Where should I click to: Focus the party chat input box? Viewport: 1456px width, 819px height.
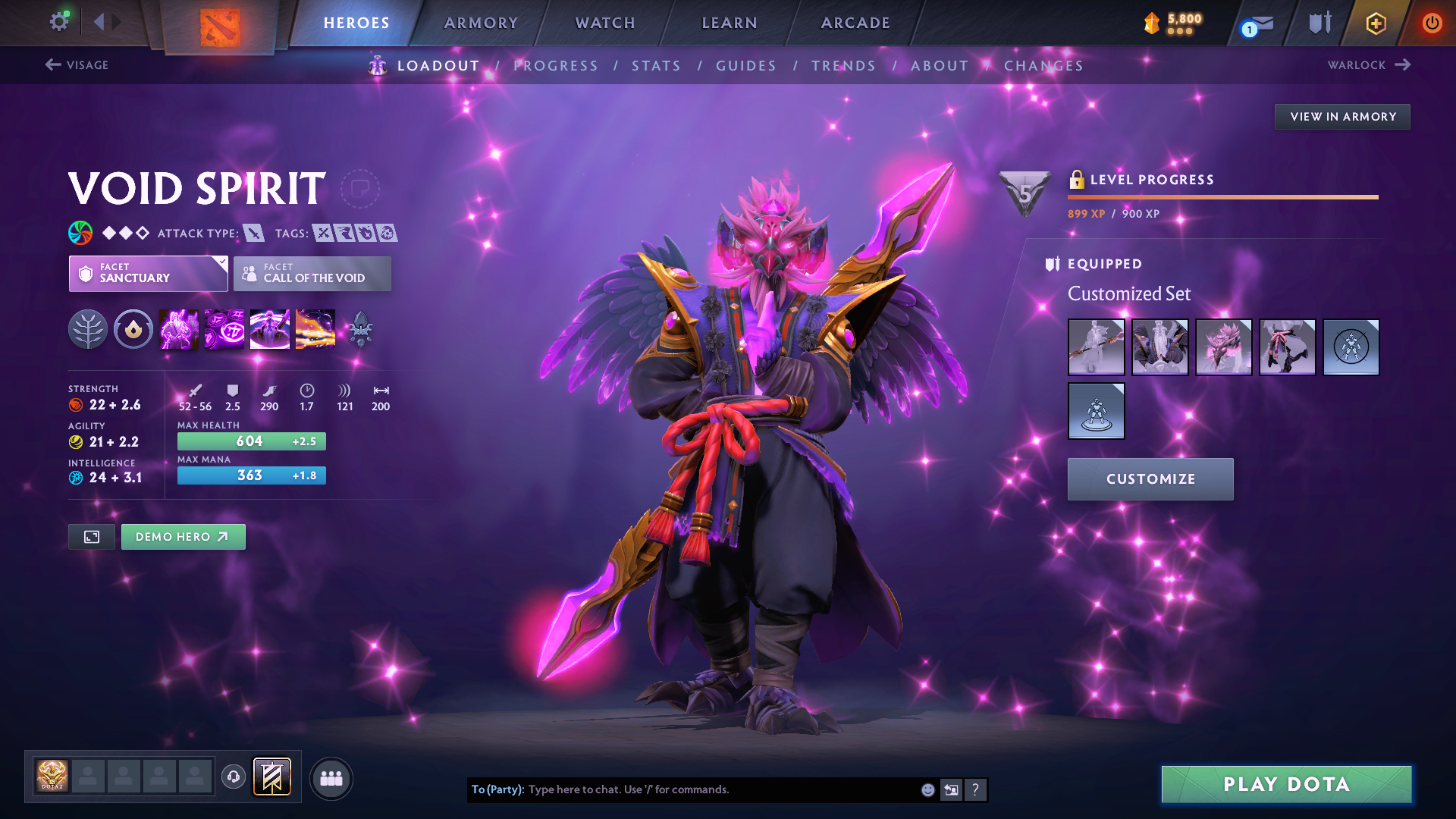click(x=720, y=790)
